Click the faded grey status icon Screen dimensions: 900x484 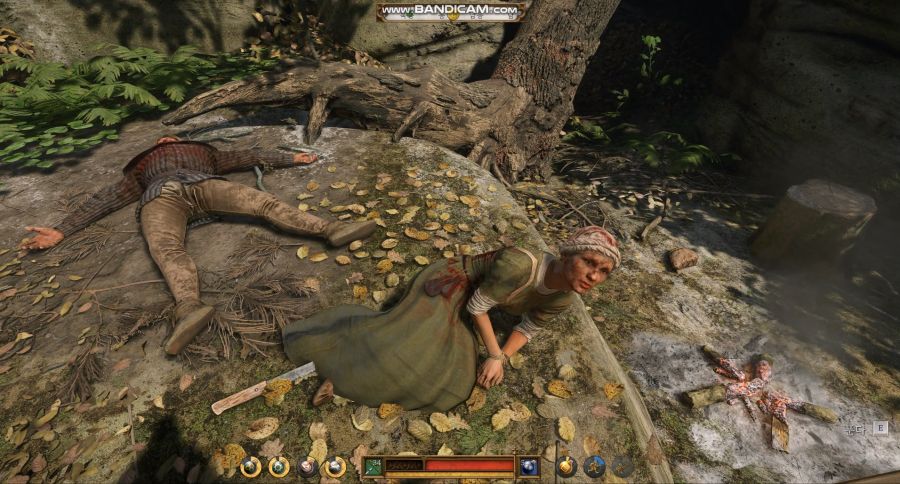pyautogui.click(x=623, y=466)
